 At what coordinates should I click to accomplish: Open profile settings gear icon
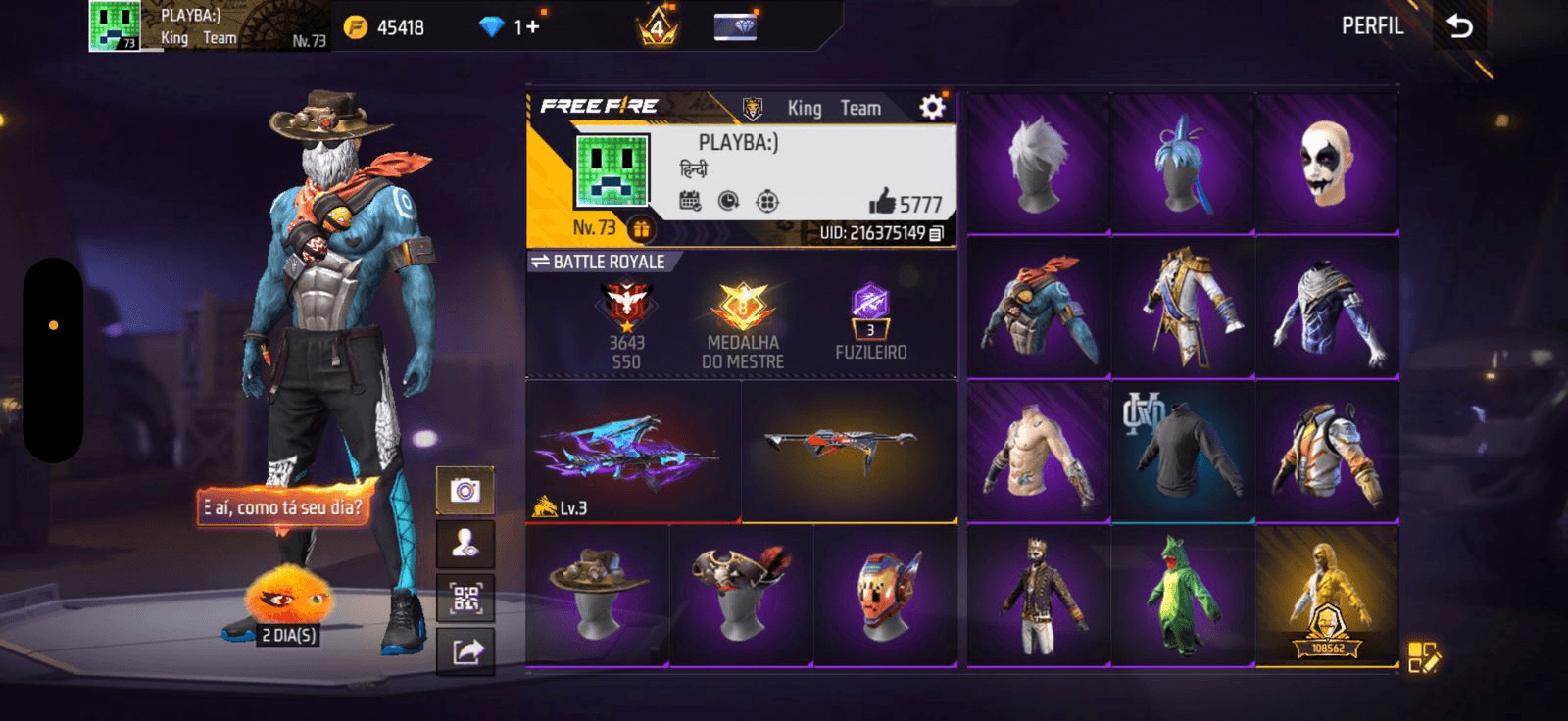tap(932, 107)
